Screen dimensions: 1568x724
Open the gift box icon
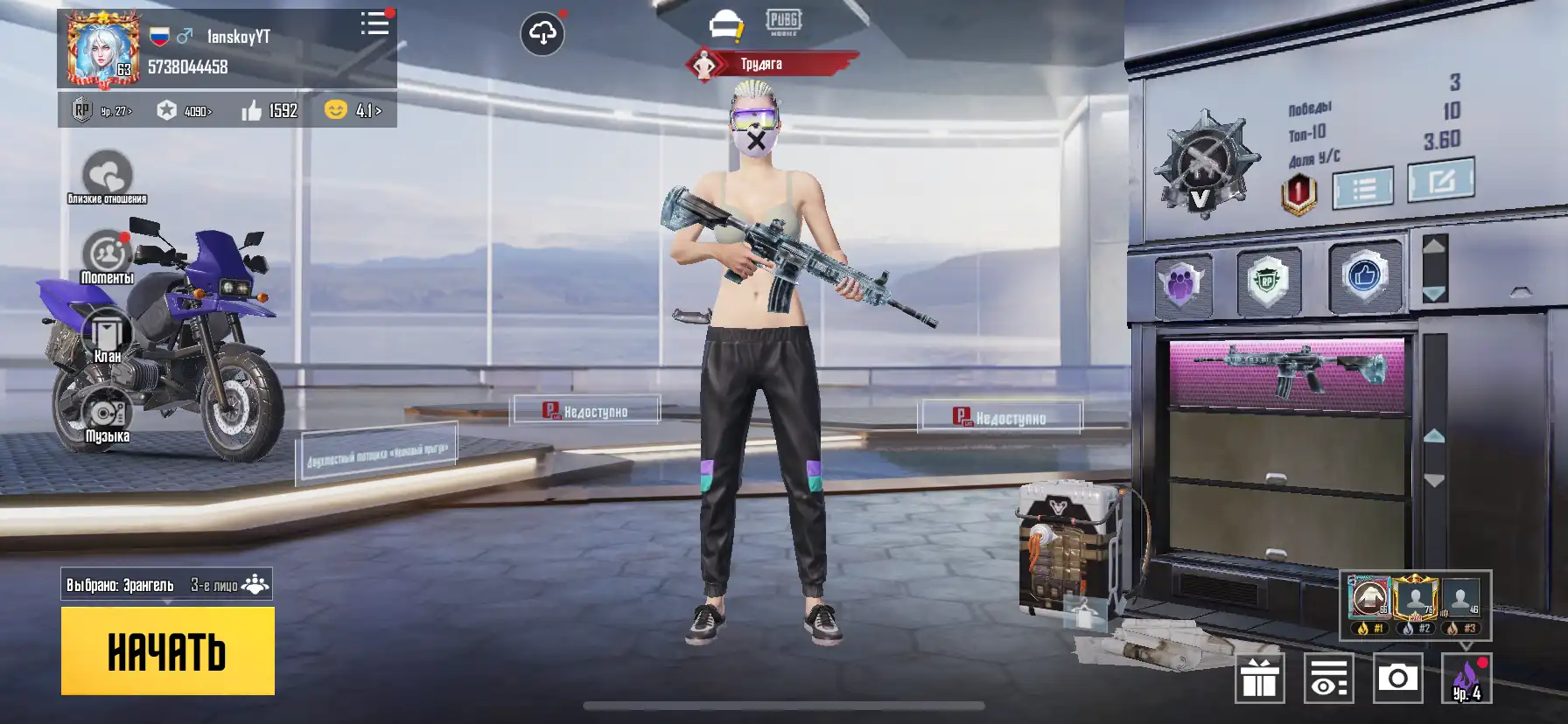point(1260,678)
